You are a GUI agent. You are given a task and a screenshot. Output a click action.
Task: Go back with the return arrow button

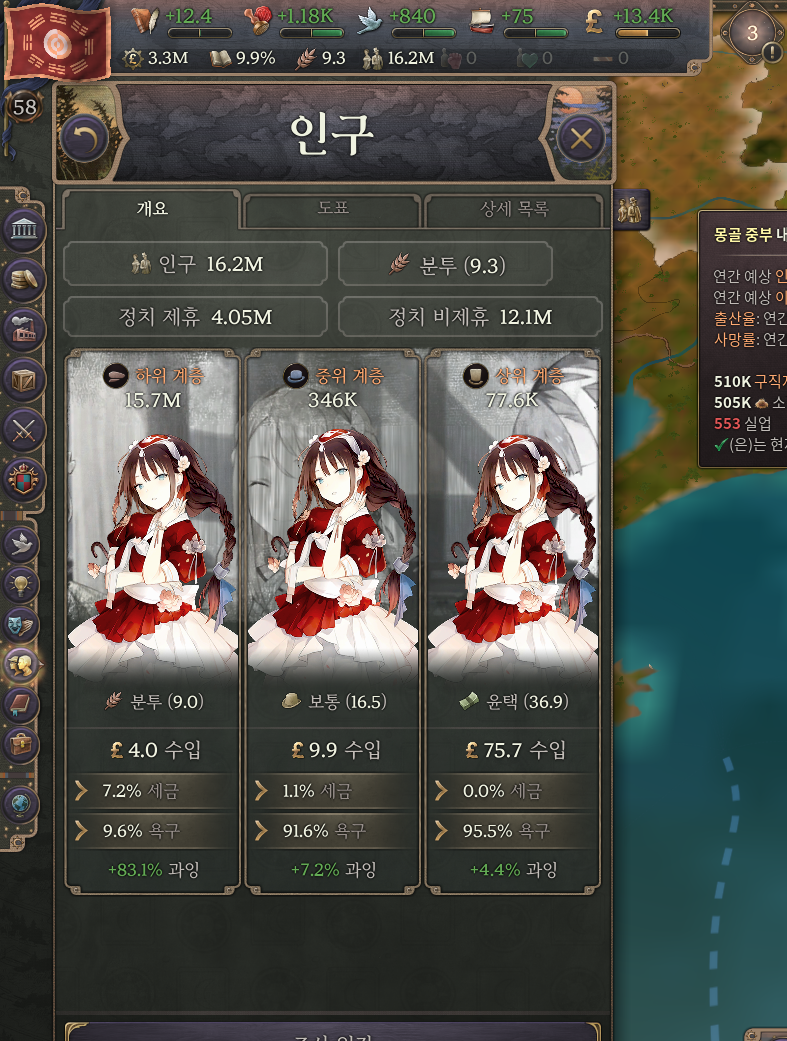coord(84,139)
